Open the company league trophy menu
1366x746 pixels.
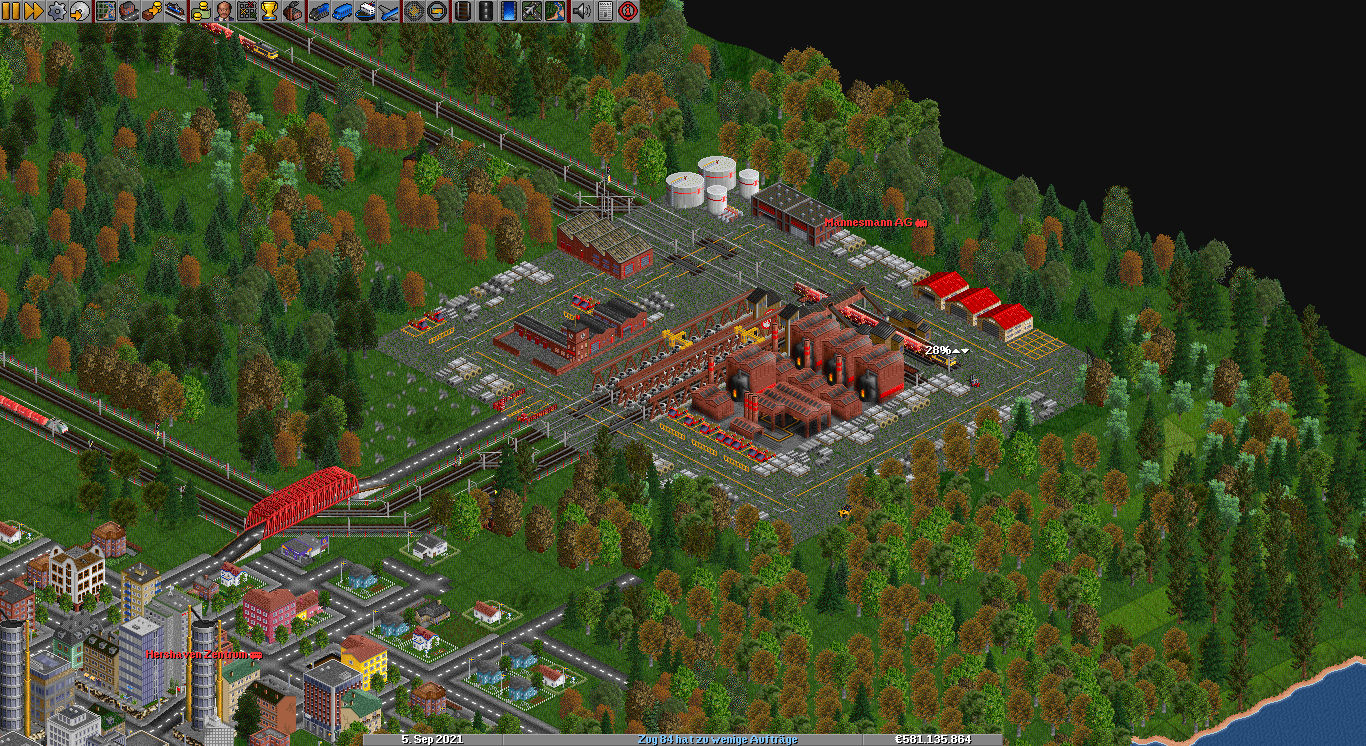coord(269,11)
